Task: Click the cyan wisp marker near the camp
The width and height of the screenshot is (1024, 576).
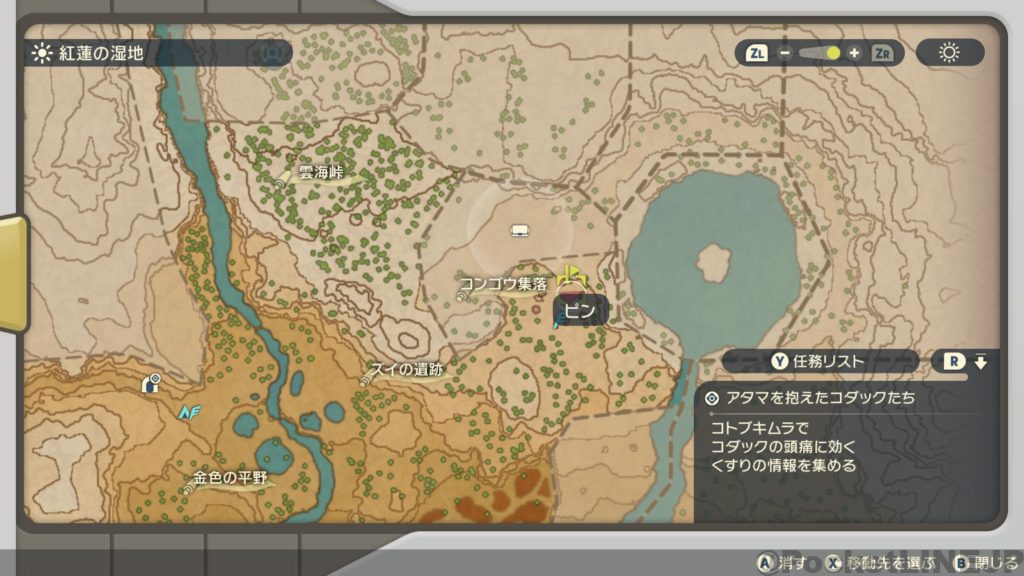Action: 189,411
